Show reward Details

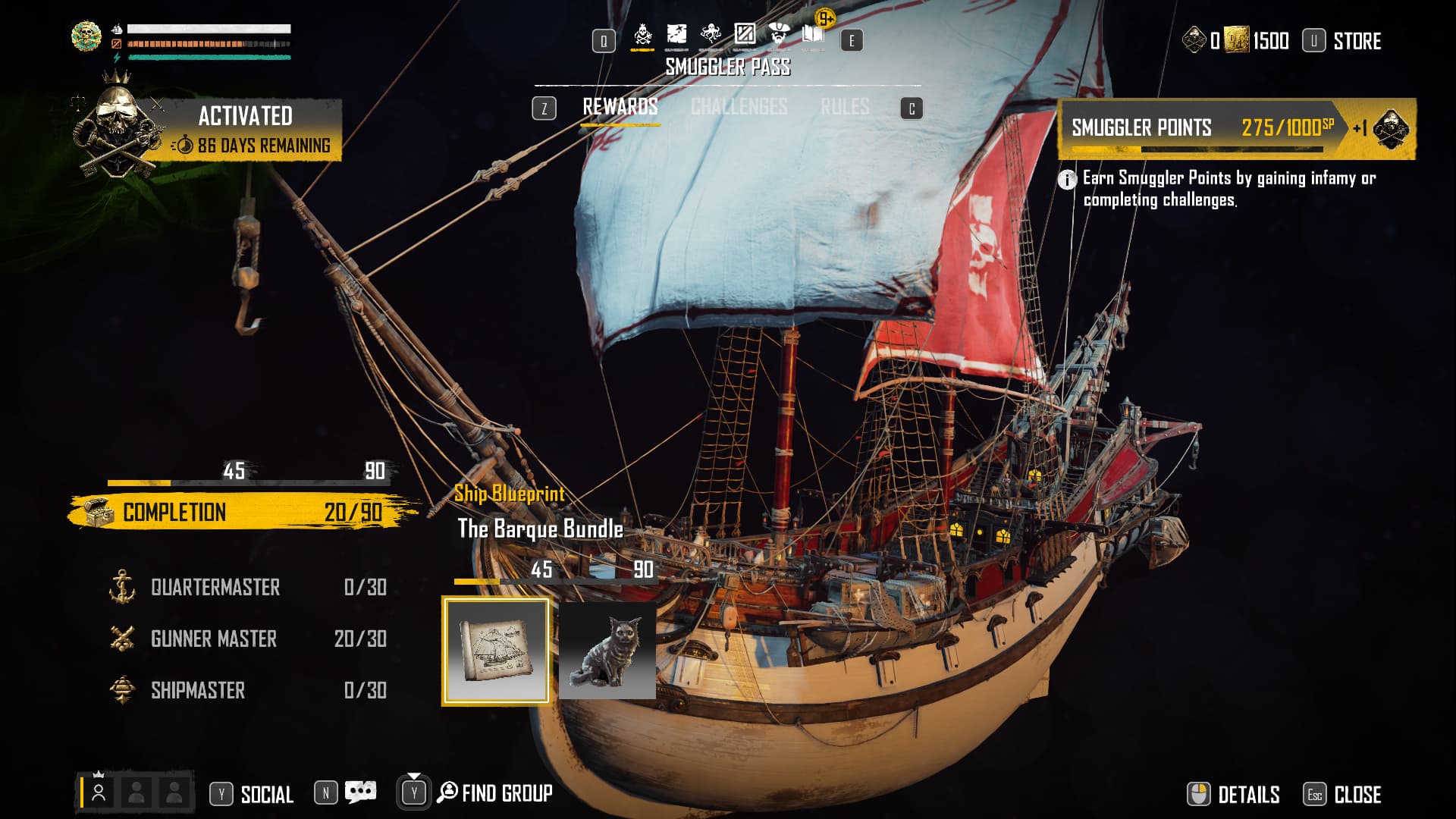coord(1247,794)
